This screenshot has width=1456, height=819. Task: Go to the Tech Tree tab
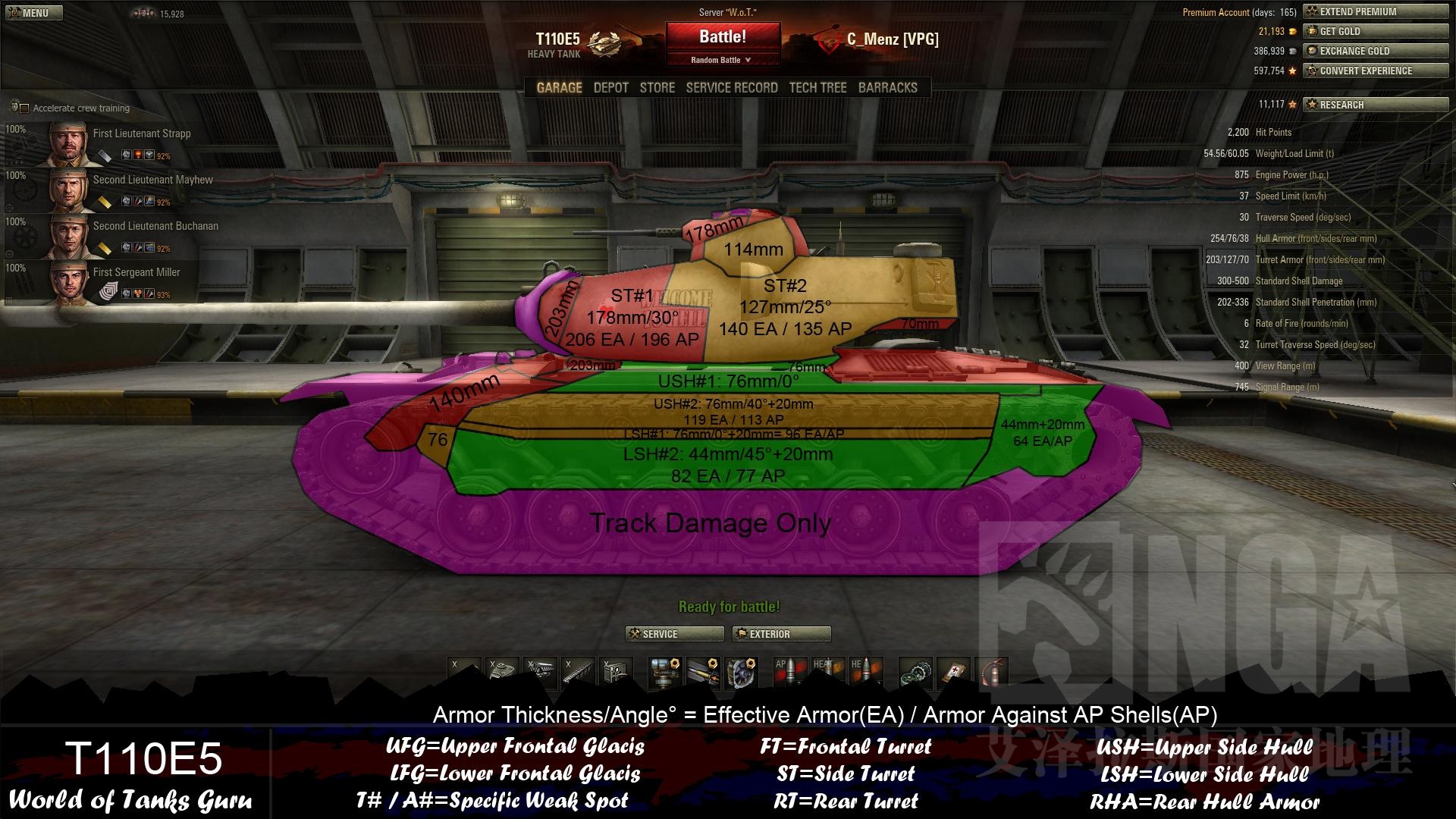[x=817, y=88]
